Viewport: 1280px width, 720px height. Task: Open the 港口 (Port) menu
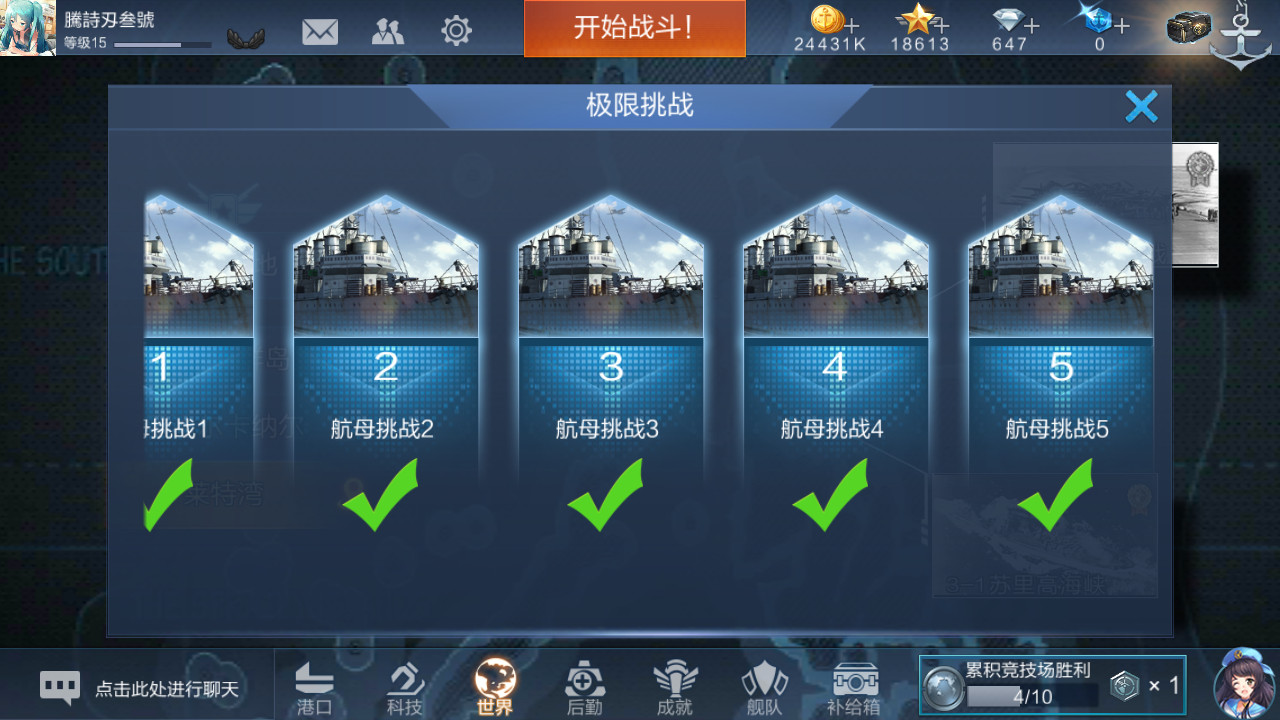point(314,685)
